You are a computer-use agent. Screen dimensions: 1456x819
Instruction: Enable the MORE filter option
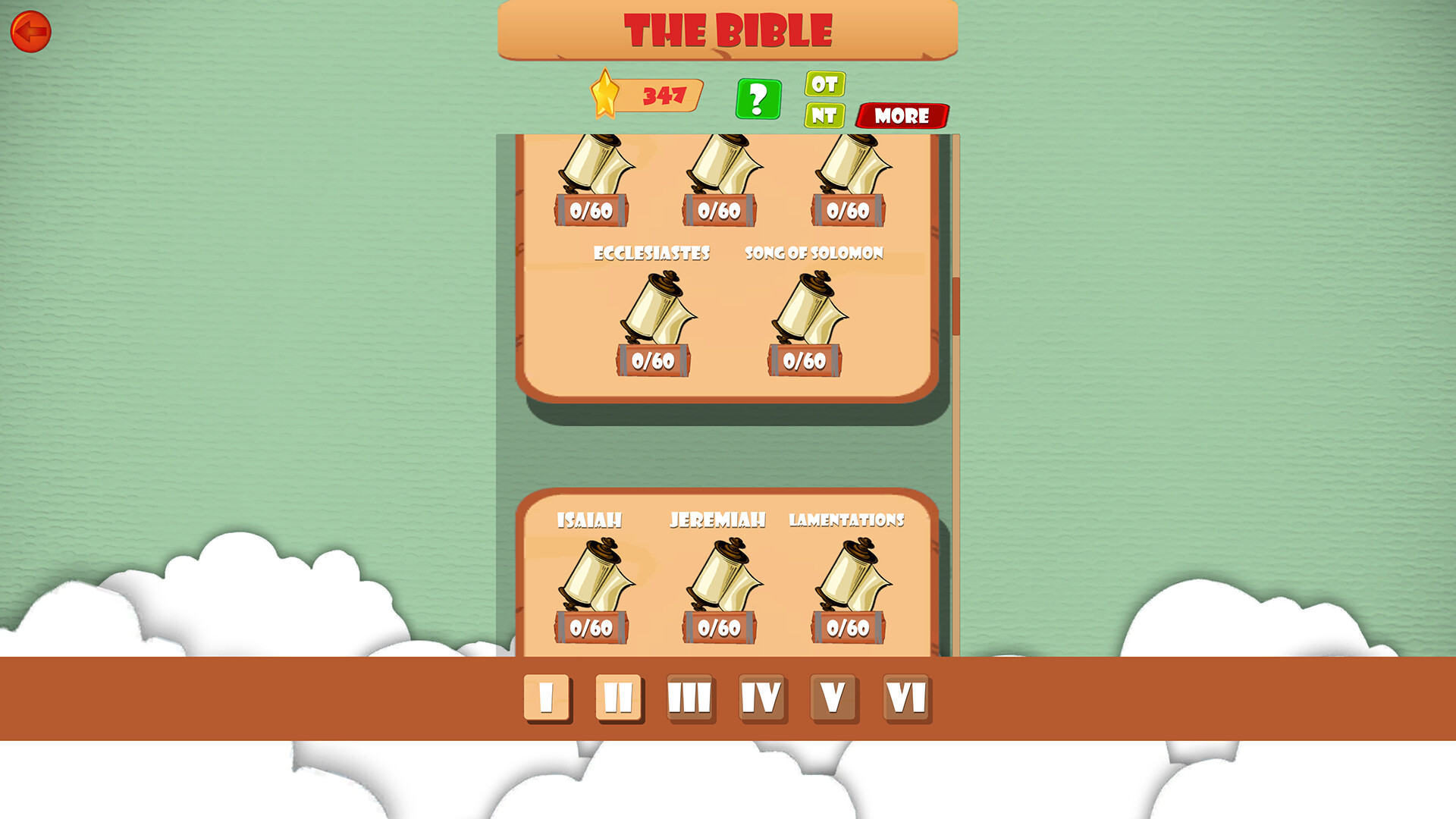point(901,116)
